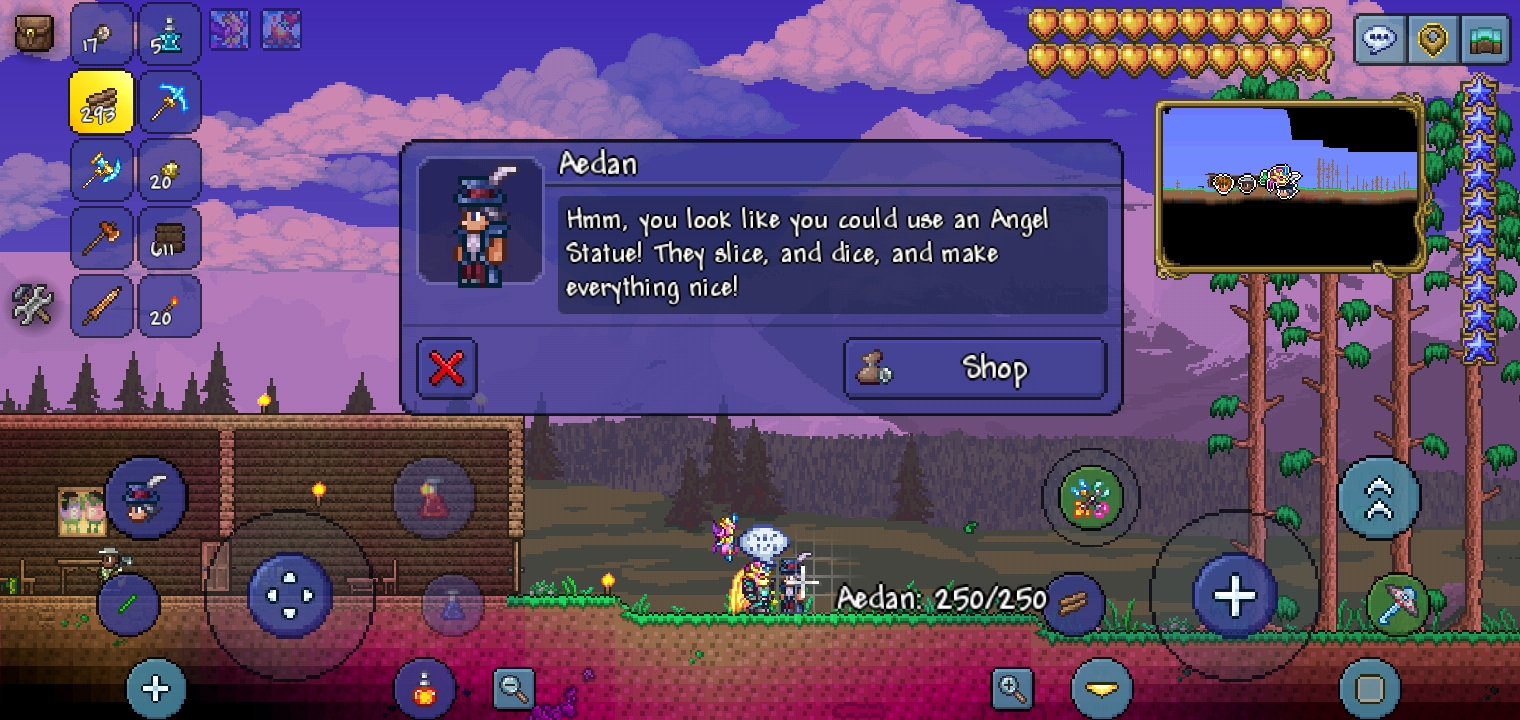The image size is (1520, 720).
Task: Select the blue potion stack of 5
Action: (169, 34)
